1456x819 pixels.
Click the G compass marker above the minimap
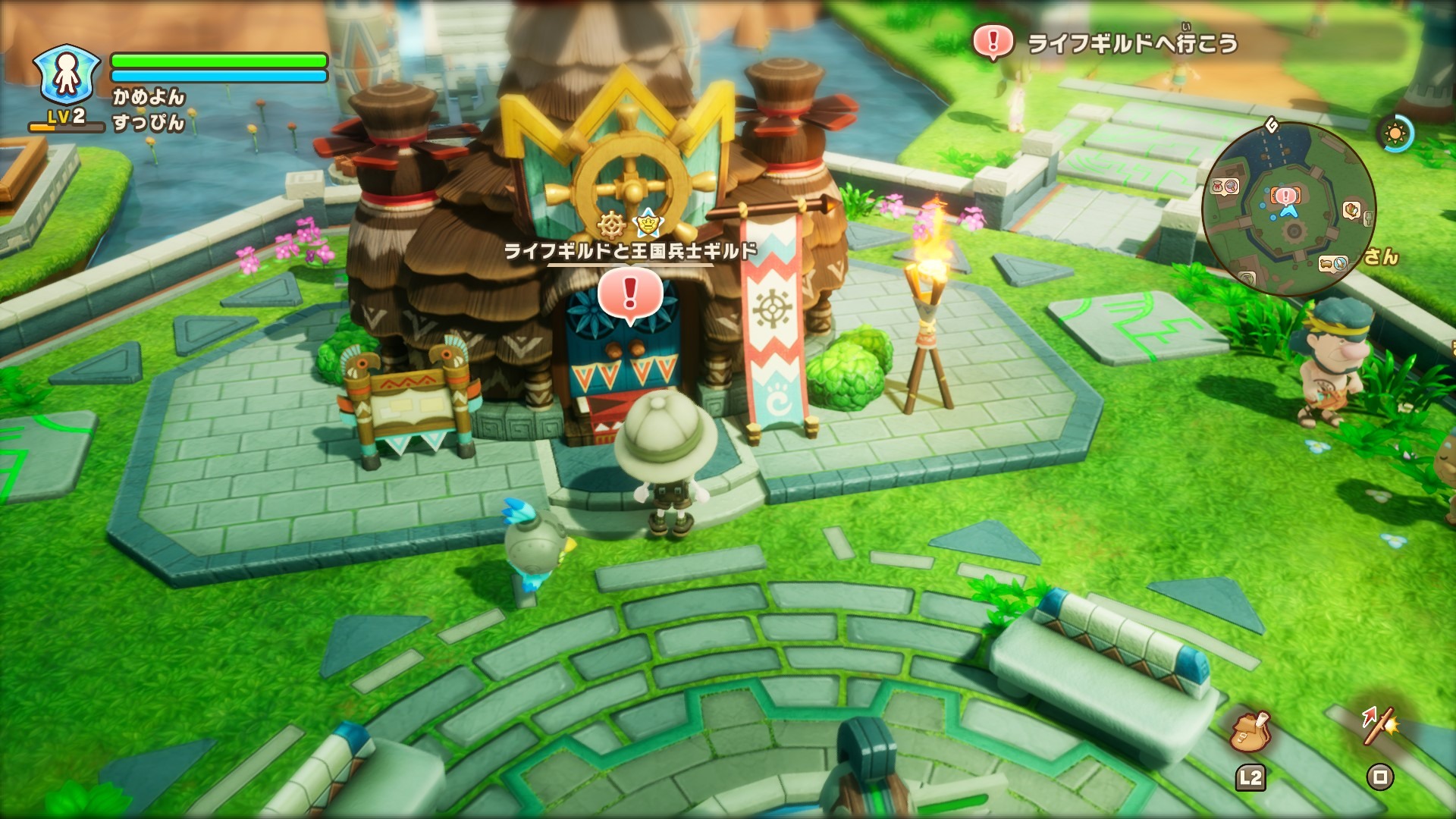click(1272, 125)
